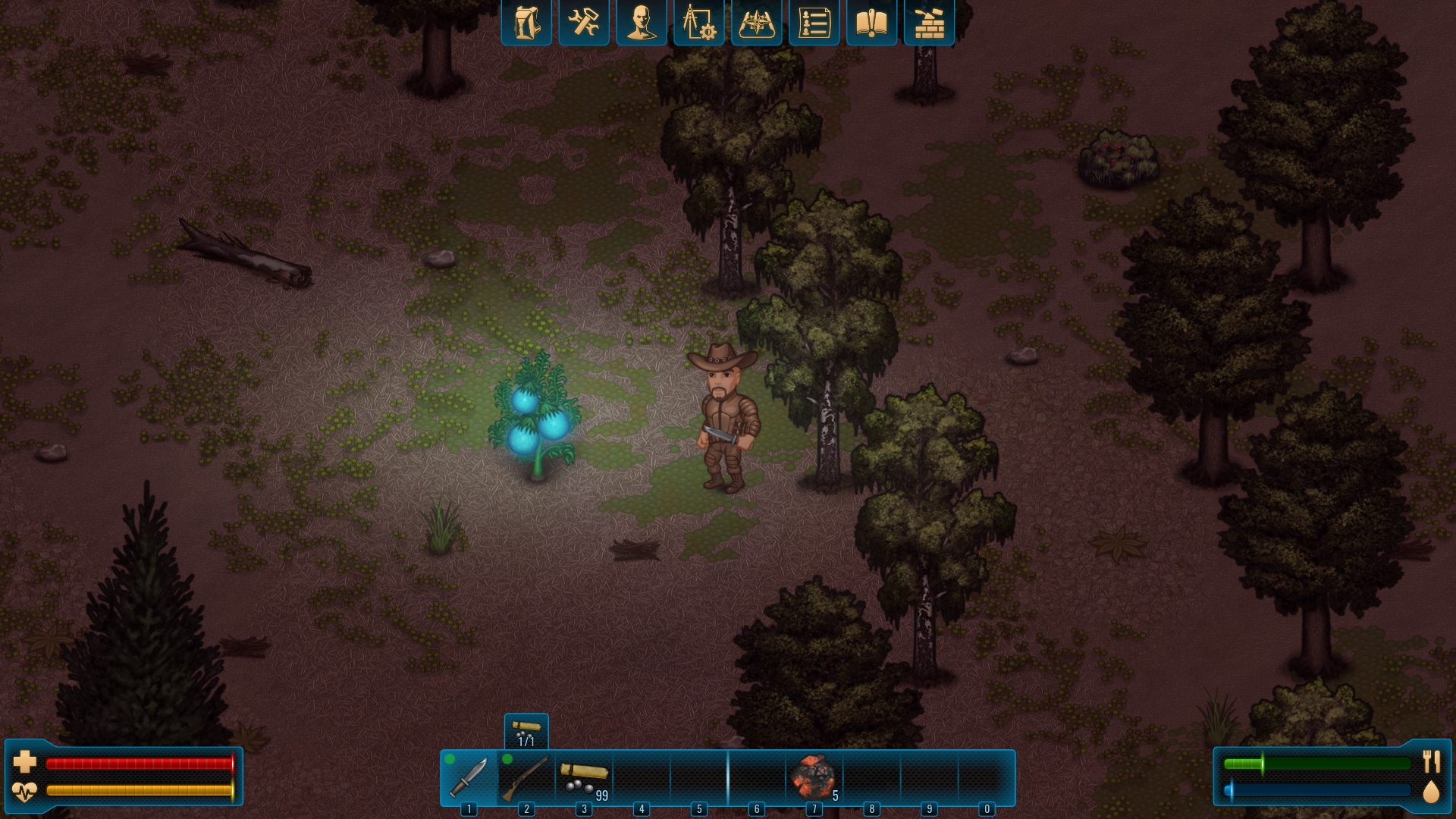This screenshot has height=819, width=1456.
Task: Open the building construction menu
Action: (929, 23)
